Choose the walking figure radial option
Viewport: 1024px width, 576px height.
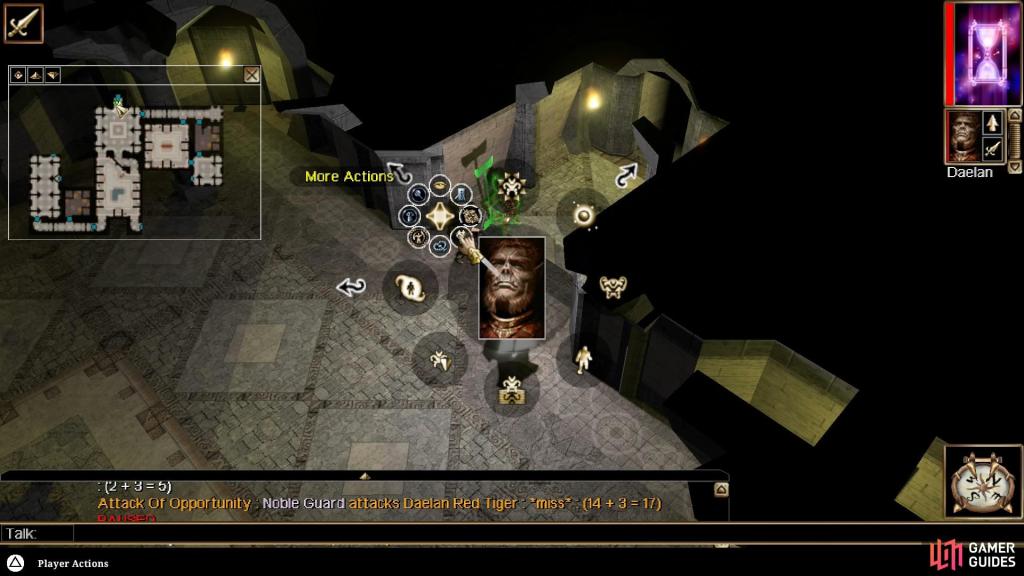click(583, 357)
